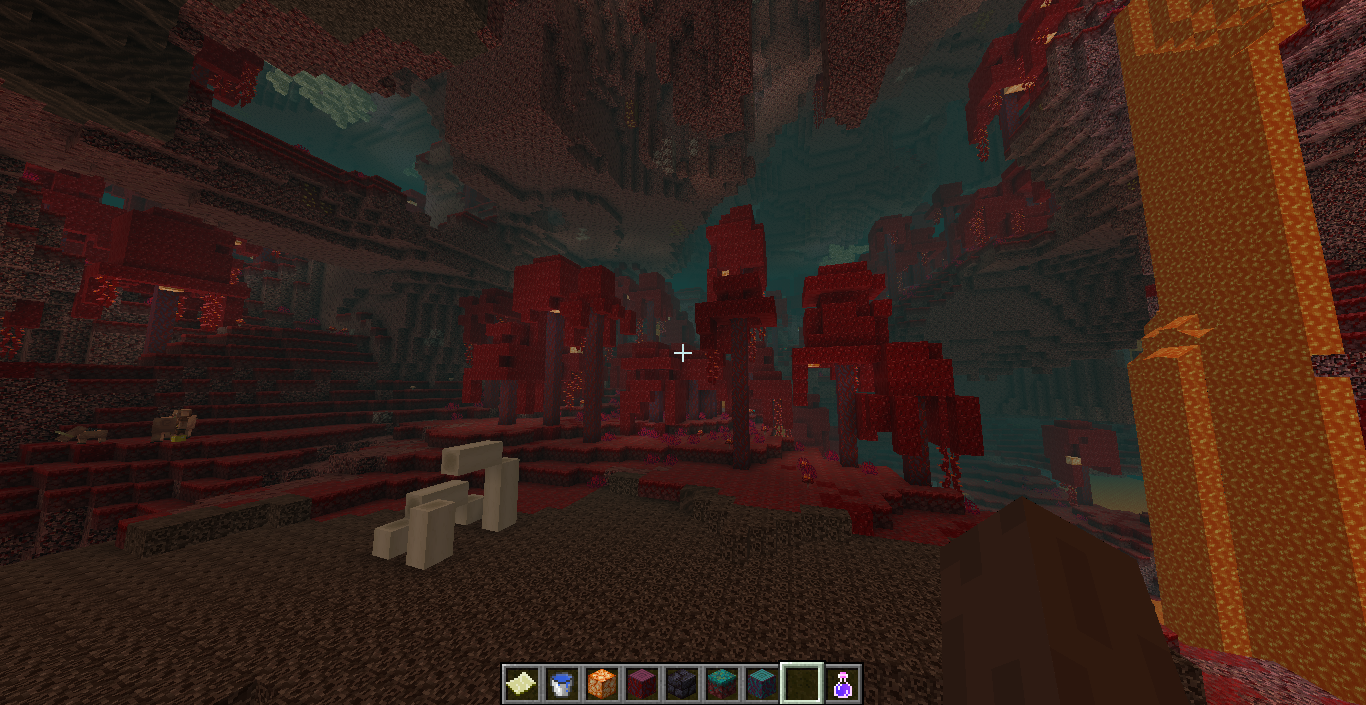1366x705 pixels.
Task: Choose the orange lava block slot
Action: coord(602,684)
